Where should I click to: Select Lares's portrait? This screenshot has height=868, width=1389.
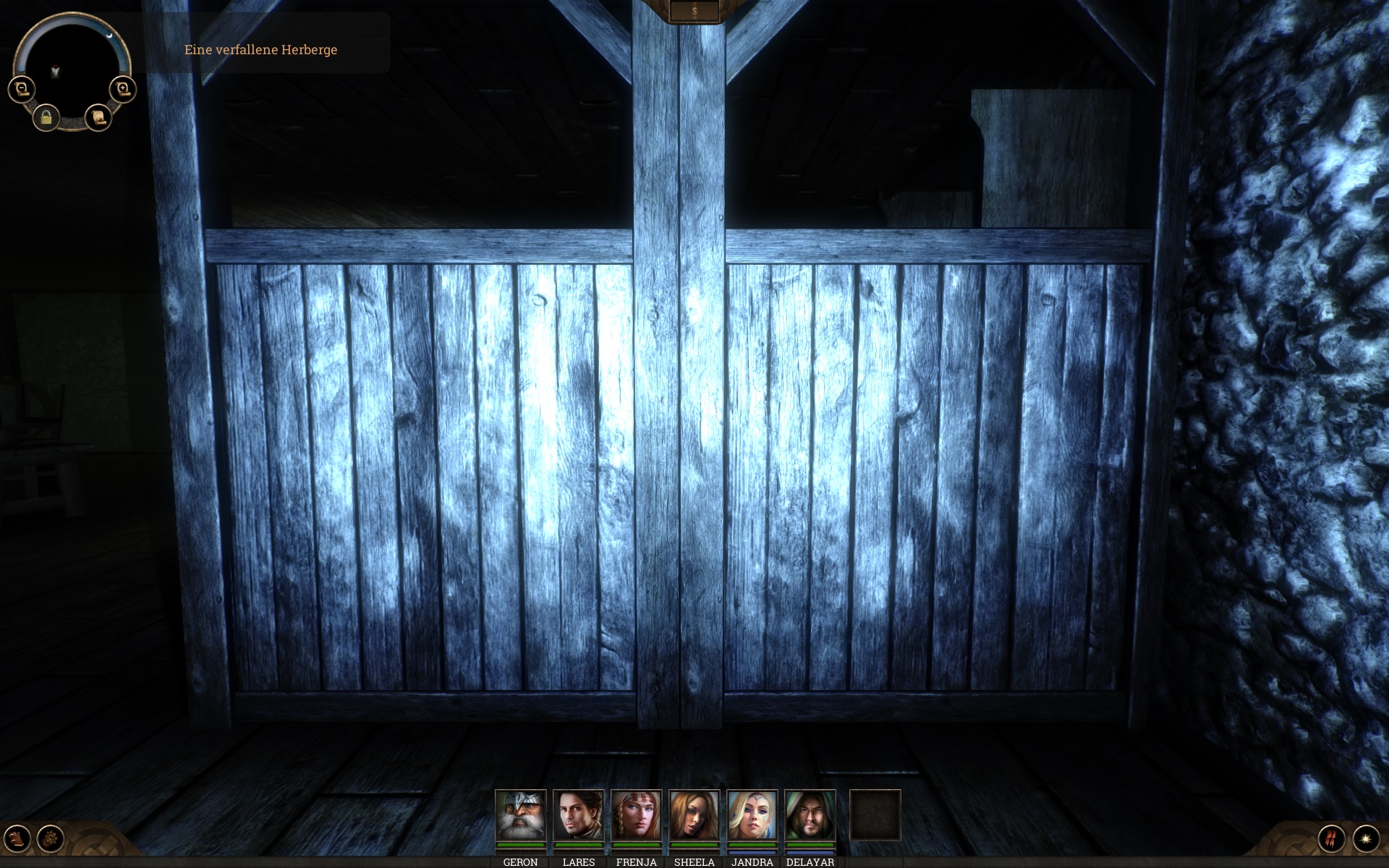click(578, 815)
